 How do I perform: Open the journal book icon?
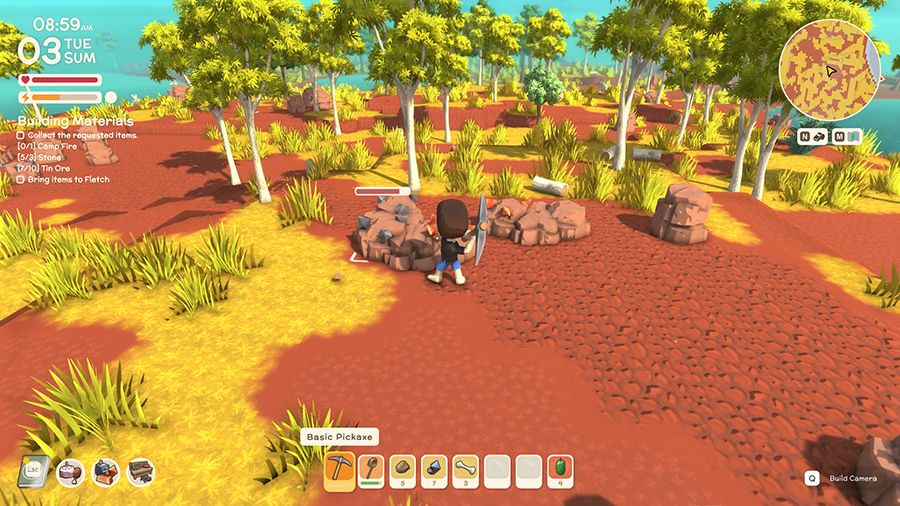(x=33, y=471)
